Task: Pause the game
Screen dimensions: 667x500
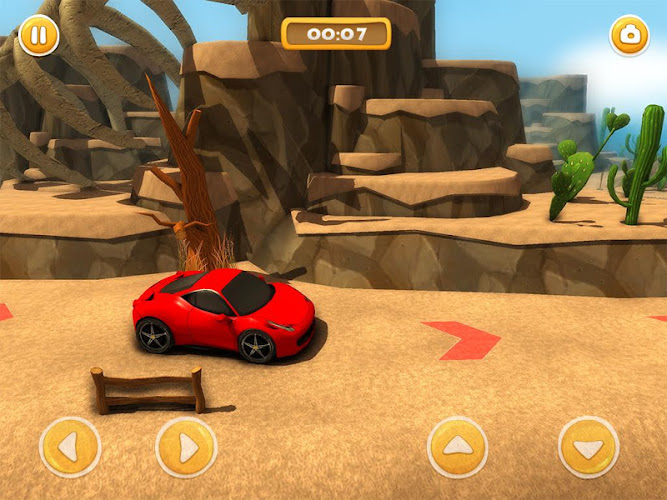Action: pyautogui.click(x=39, y=36)
